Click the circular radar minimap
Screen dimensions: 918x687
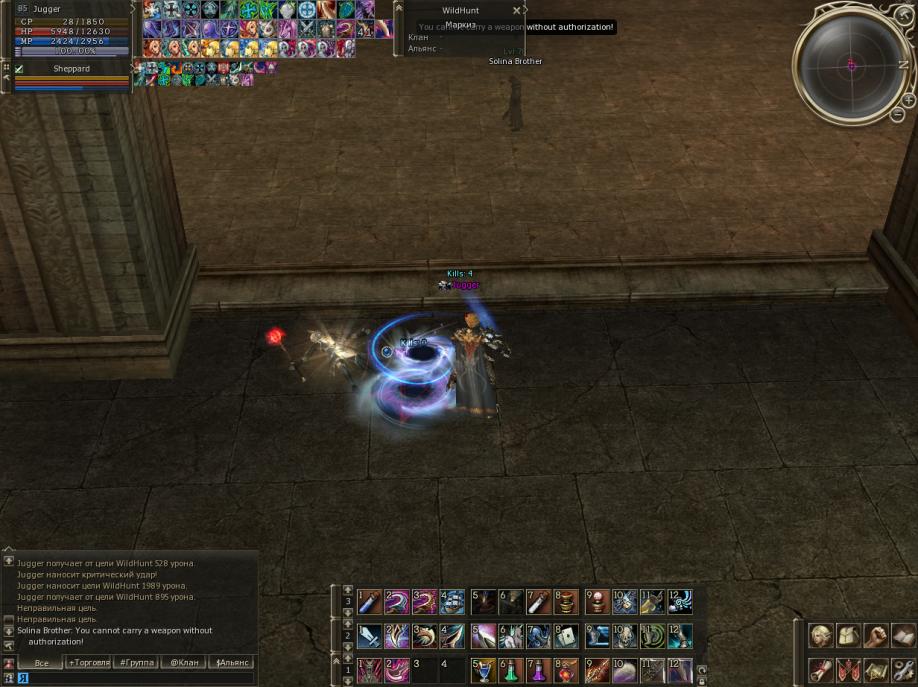coord(852,64)
